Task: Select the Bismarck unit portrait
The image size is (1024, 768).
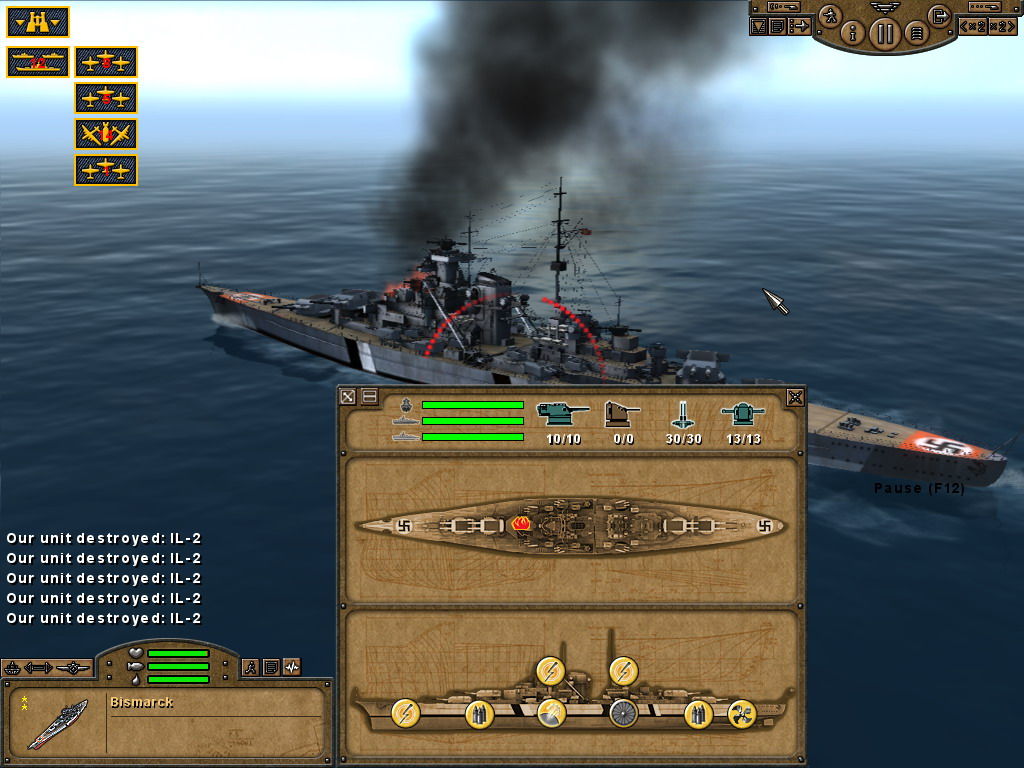Action: click(56, 721)
